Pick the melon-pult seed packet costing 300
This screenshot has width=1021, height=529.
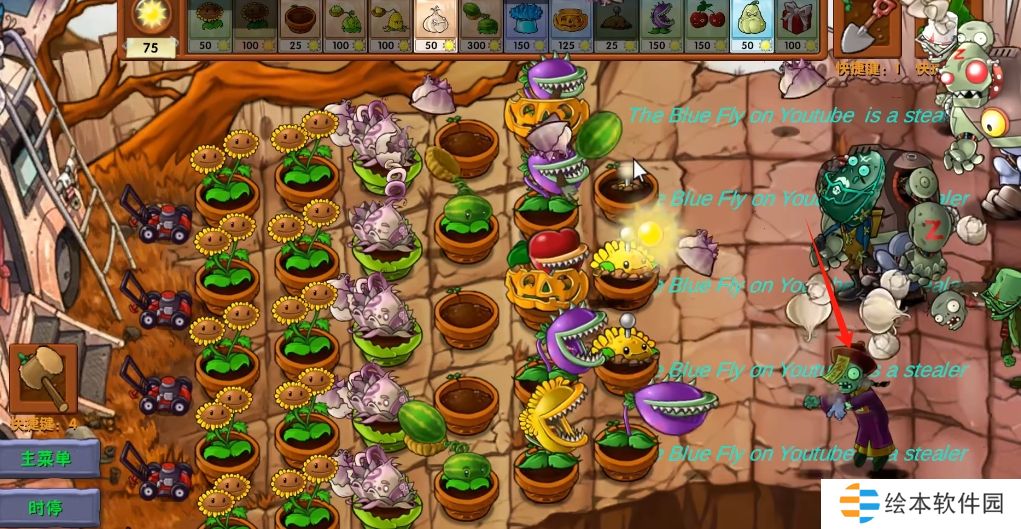click(478, 26)
